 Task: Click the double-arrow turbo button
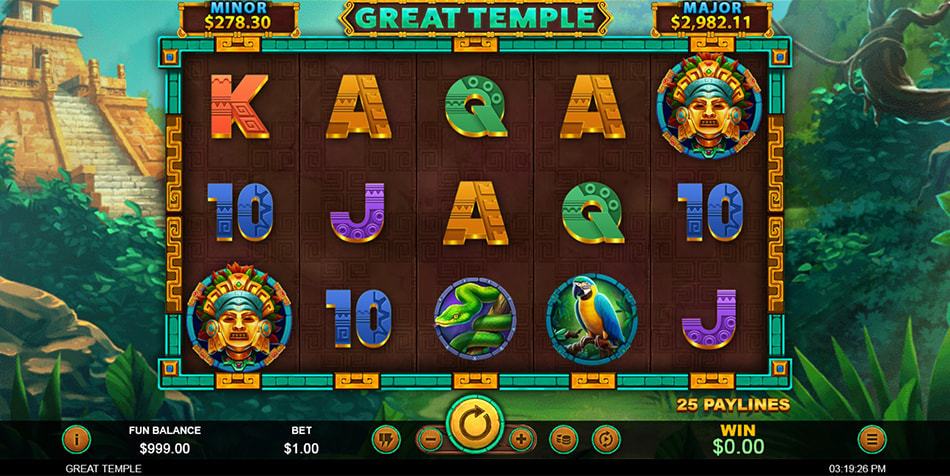click(386, 439)
